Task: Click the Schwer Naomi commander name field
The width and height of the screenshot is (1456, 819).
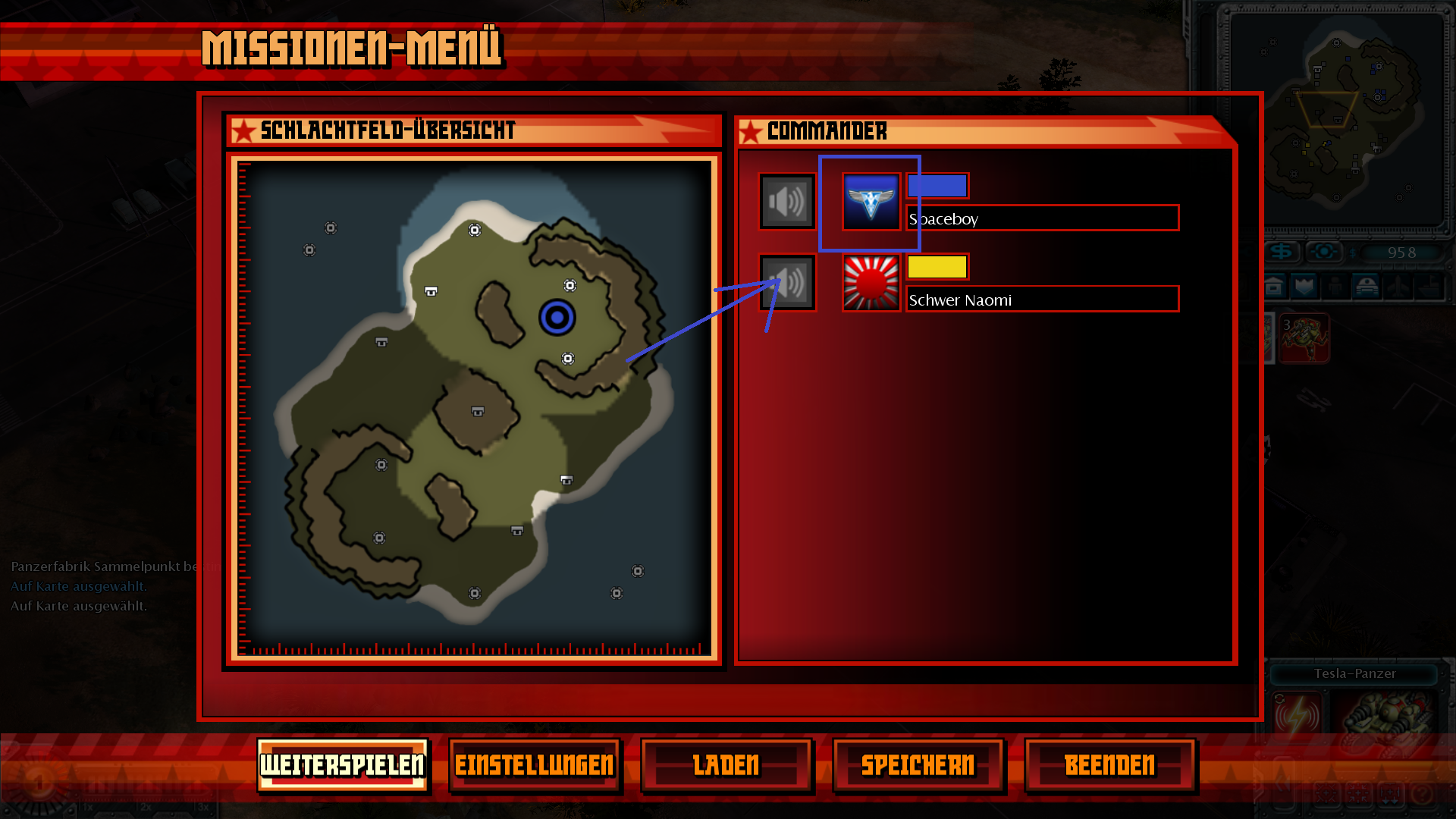Action: tap(1043, 300)
